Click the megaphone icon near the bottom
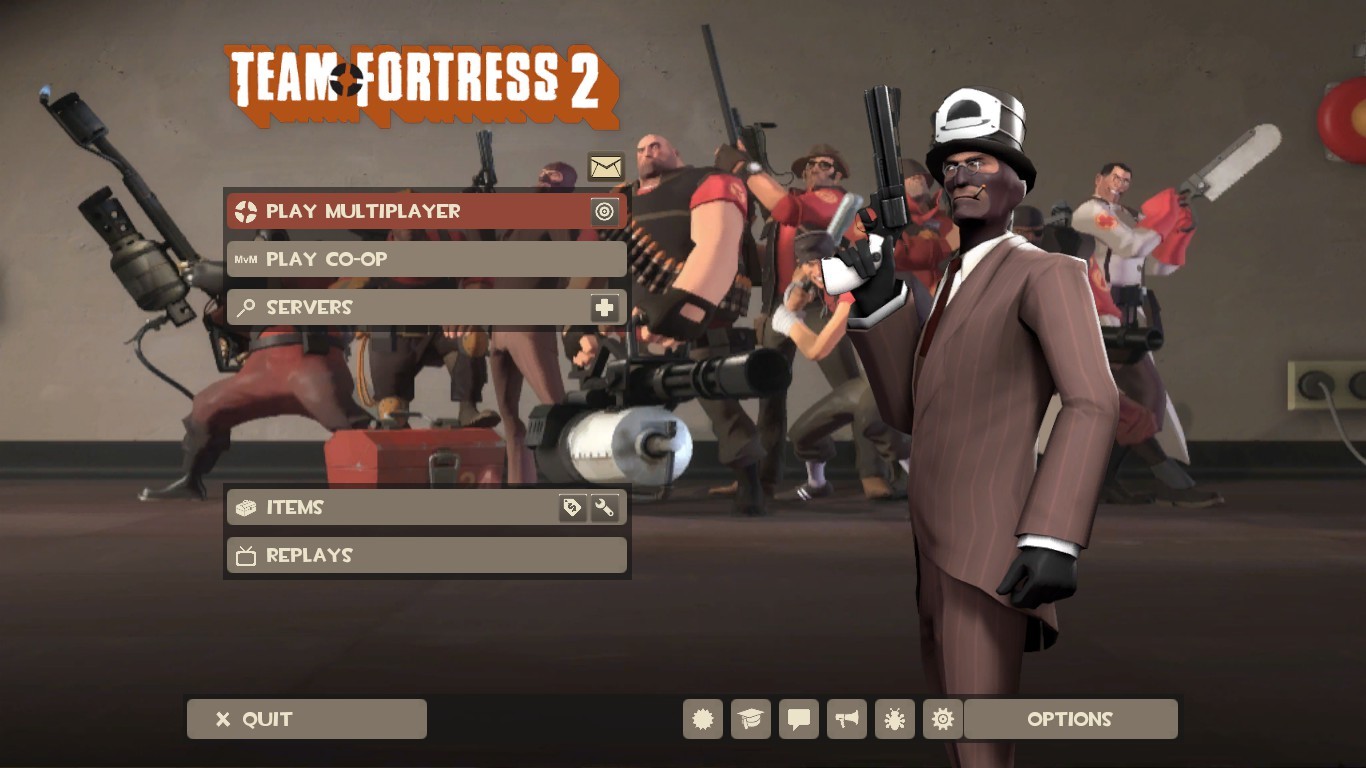The width and height of the screenshot is (1366, 768). tap(846, 718)
